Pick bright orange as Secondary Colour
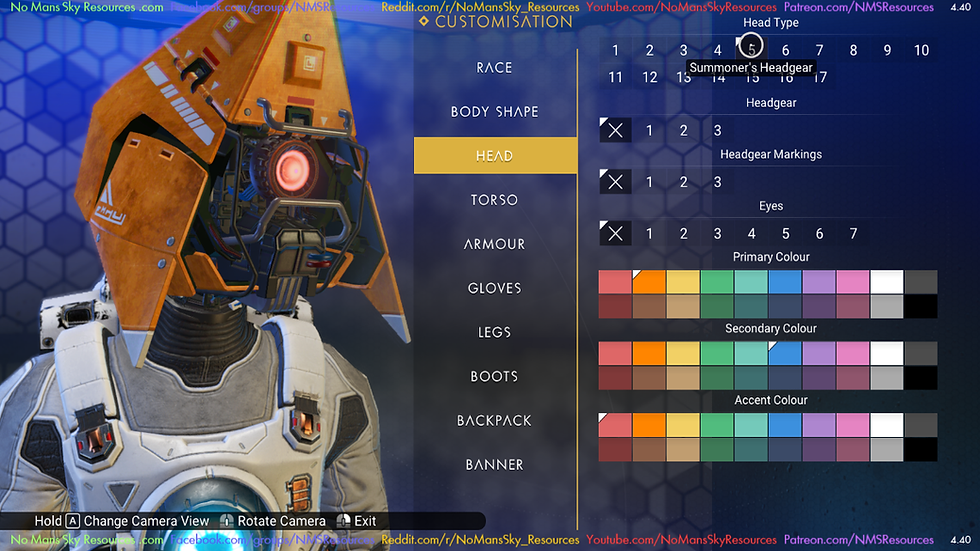 tap(649, 354)
